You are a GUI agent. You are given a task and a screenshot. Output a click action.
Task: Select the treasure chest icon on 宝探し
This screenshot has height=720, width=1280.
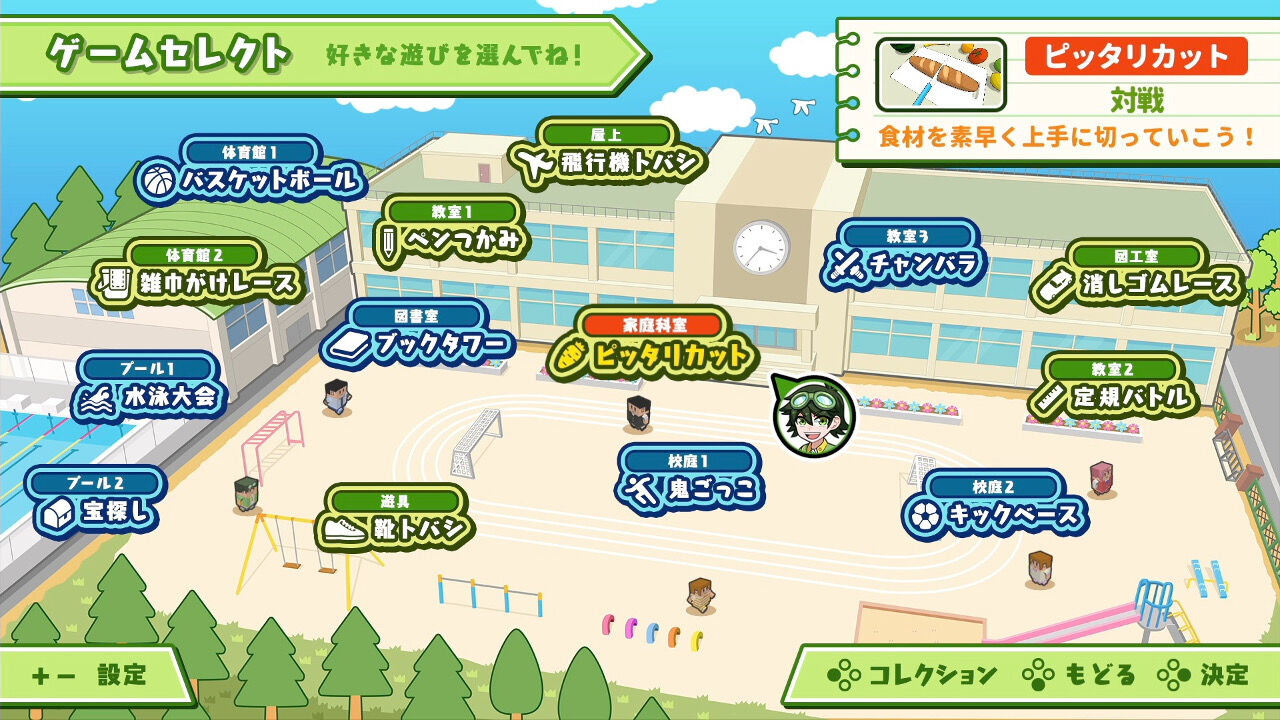57,512
